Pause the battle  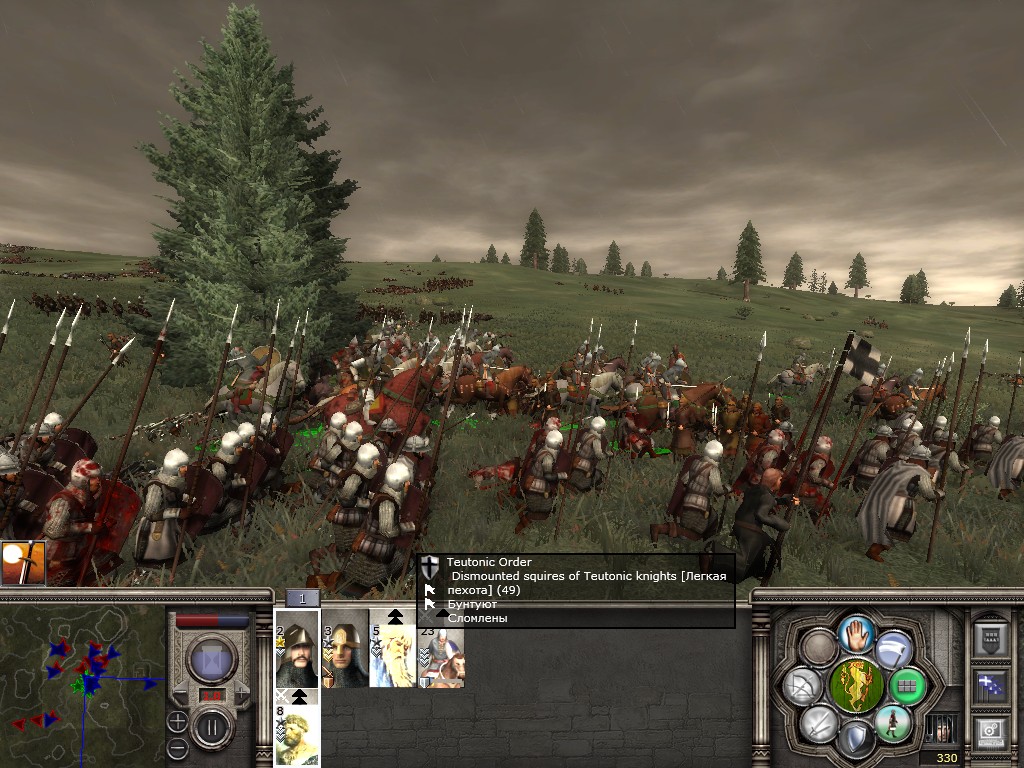(x=212, y=727)
